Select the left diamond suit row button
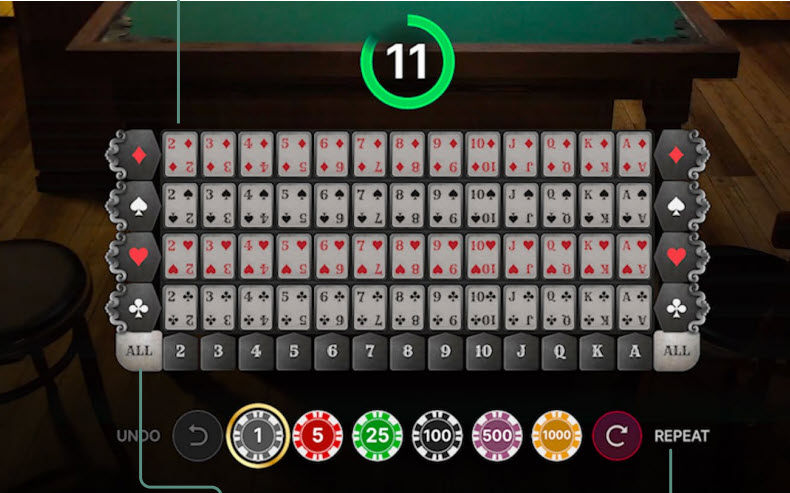 [138, 155]
